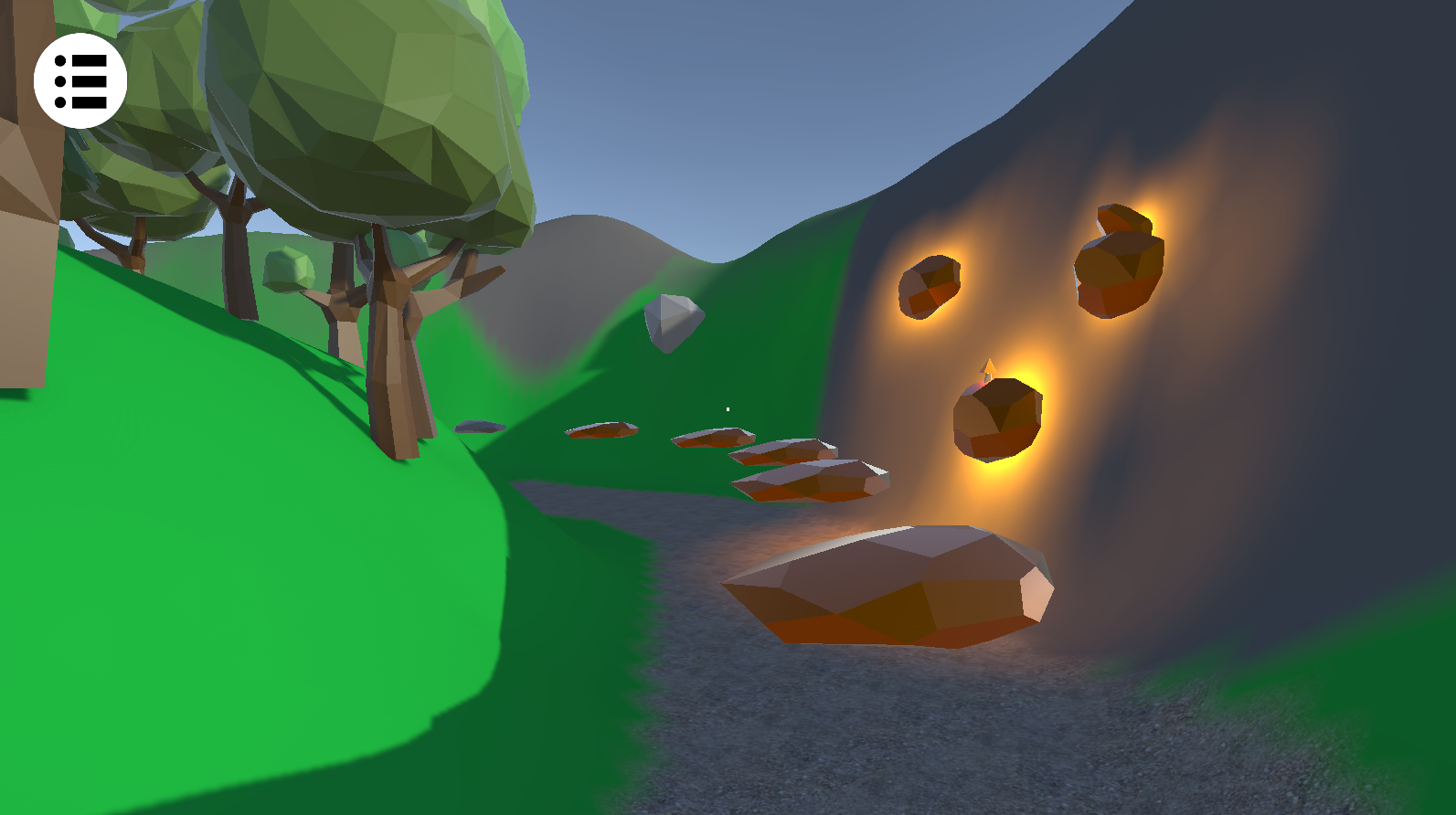This screenshot has width=1456, height=815.
Task: Click the smaller glowing rock on the left cluster
Action: 930,285
